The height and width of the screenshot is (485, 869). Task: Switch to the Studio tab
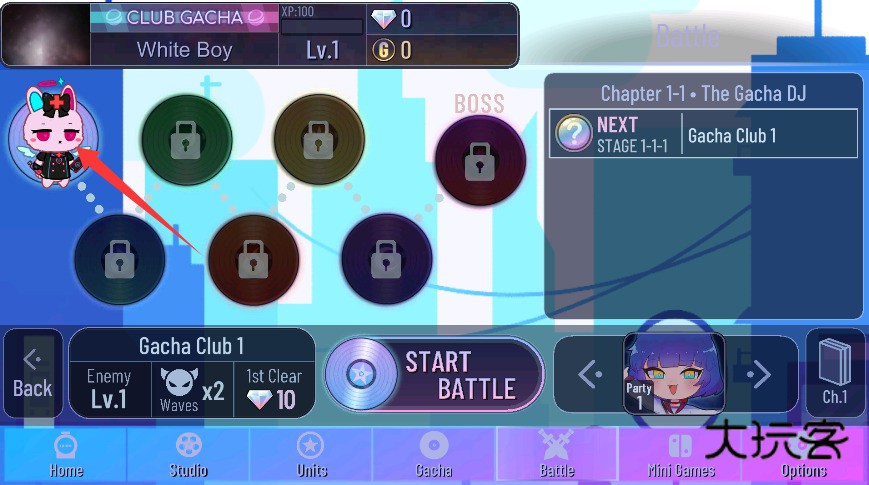pos(188,455)
